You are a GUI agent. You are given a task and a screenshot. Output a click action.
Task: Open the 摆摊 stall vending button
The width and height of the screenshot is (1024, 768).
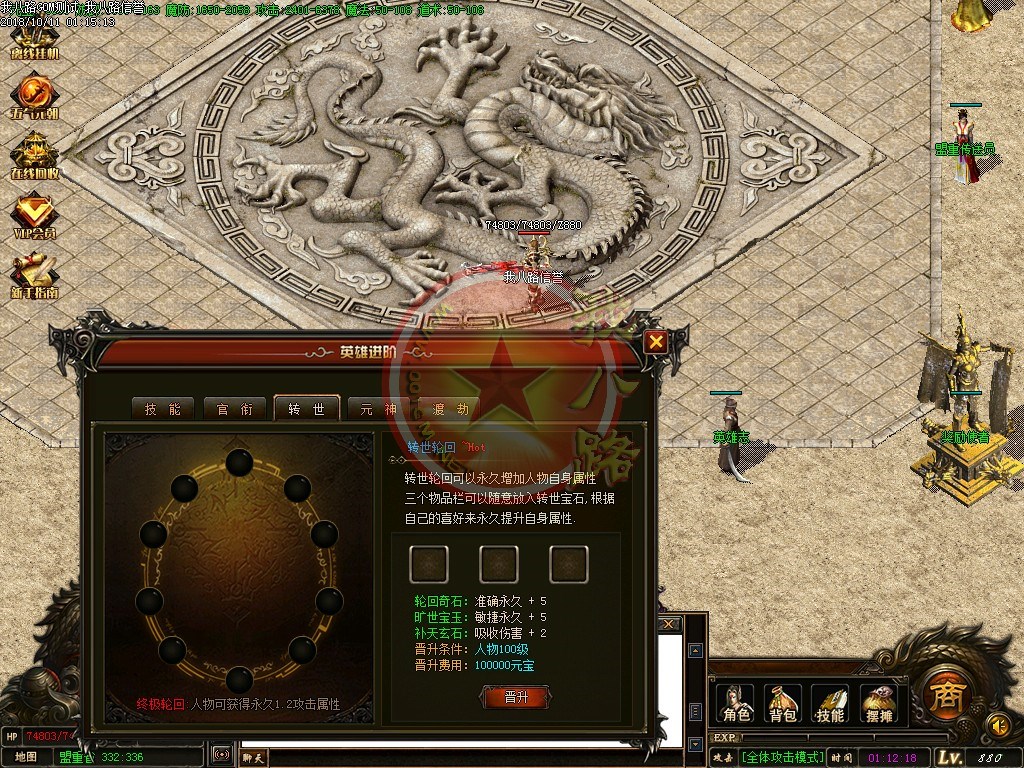[x=878, y=703]
